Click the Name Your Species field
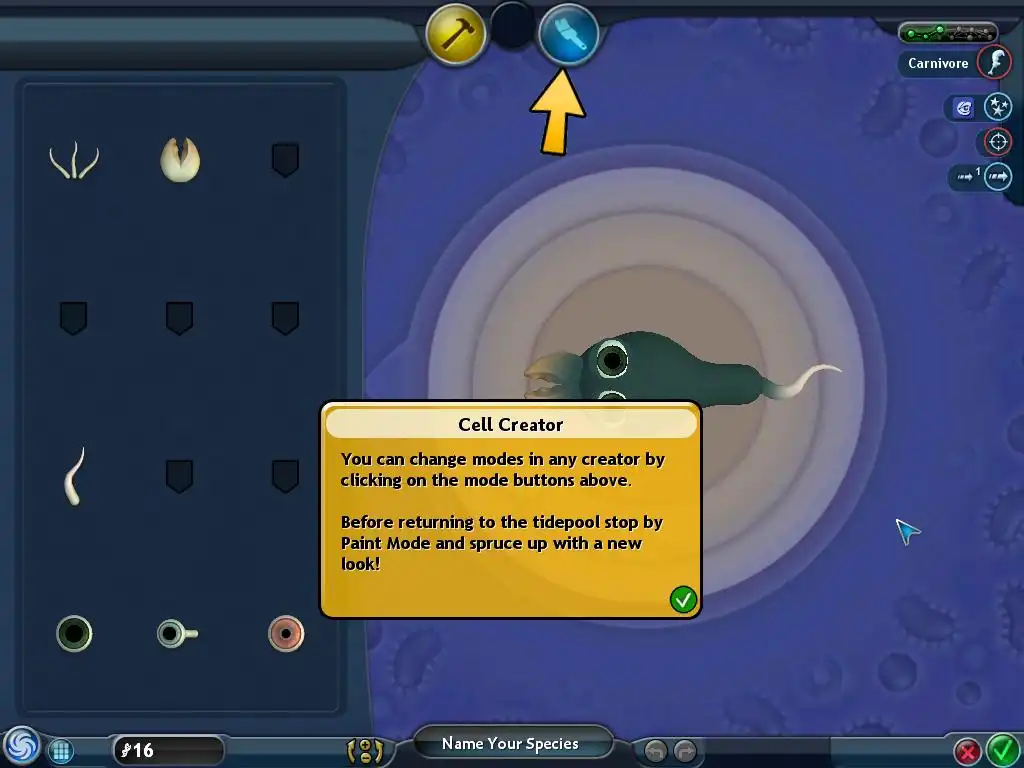This screenshot has width=1024, height=768. [510, 743]
